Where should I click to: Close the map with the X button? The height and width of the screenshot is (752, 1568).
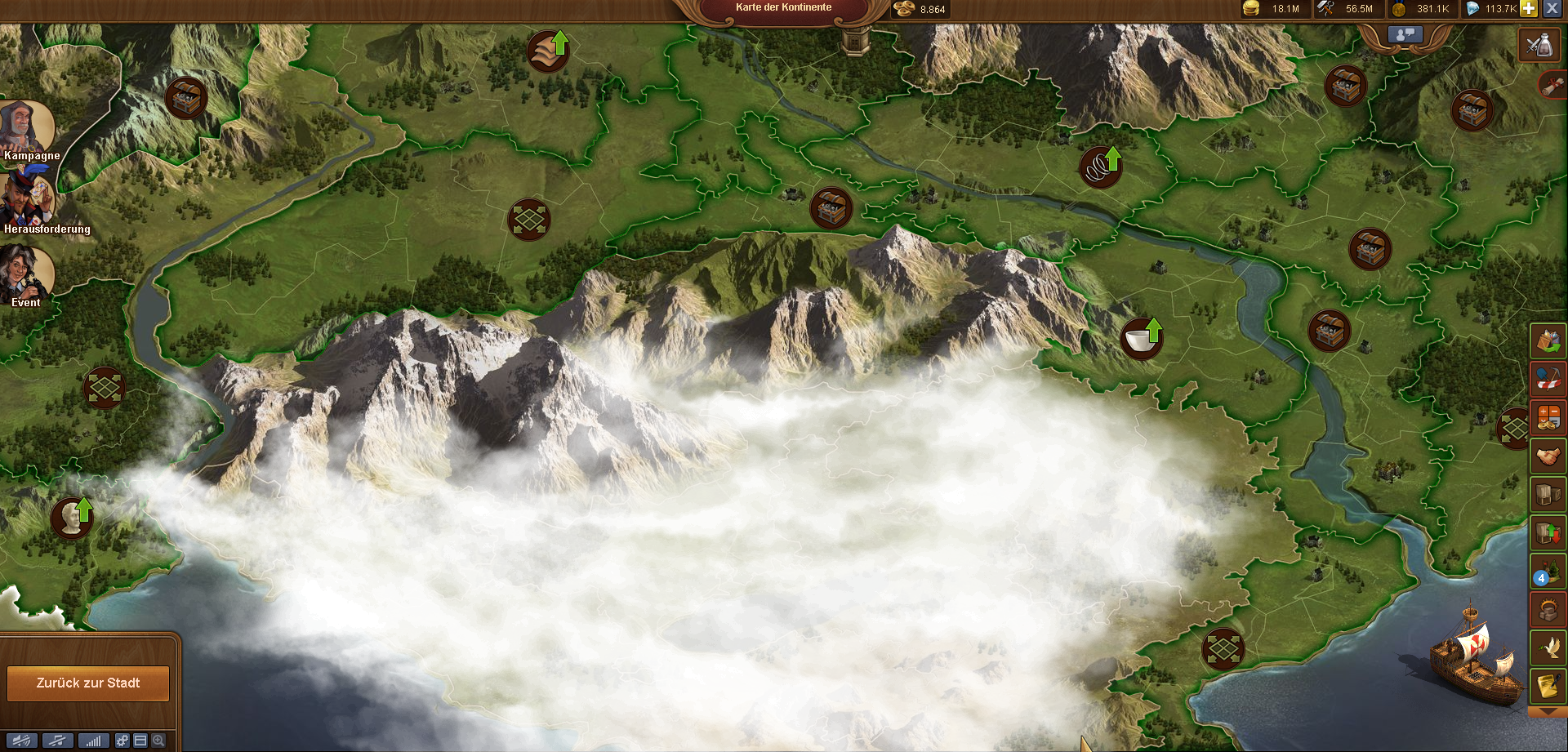click(1552, 9)
